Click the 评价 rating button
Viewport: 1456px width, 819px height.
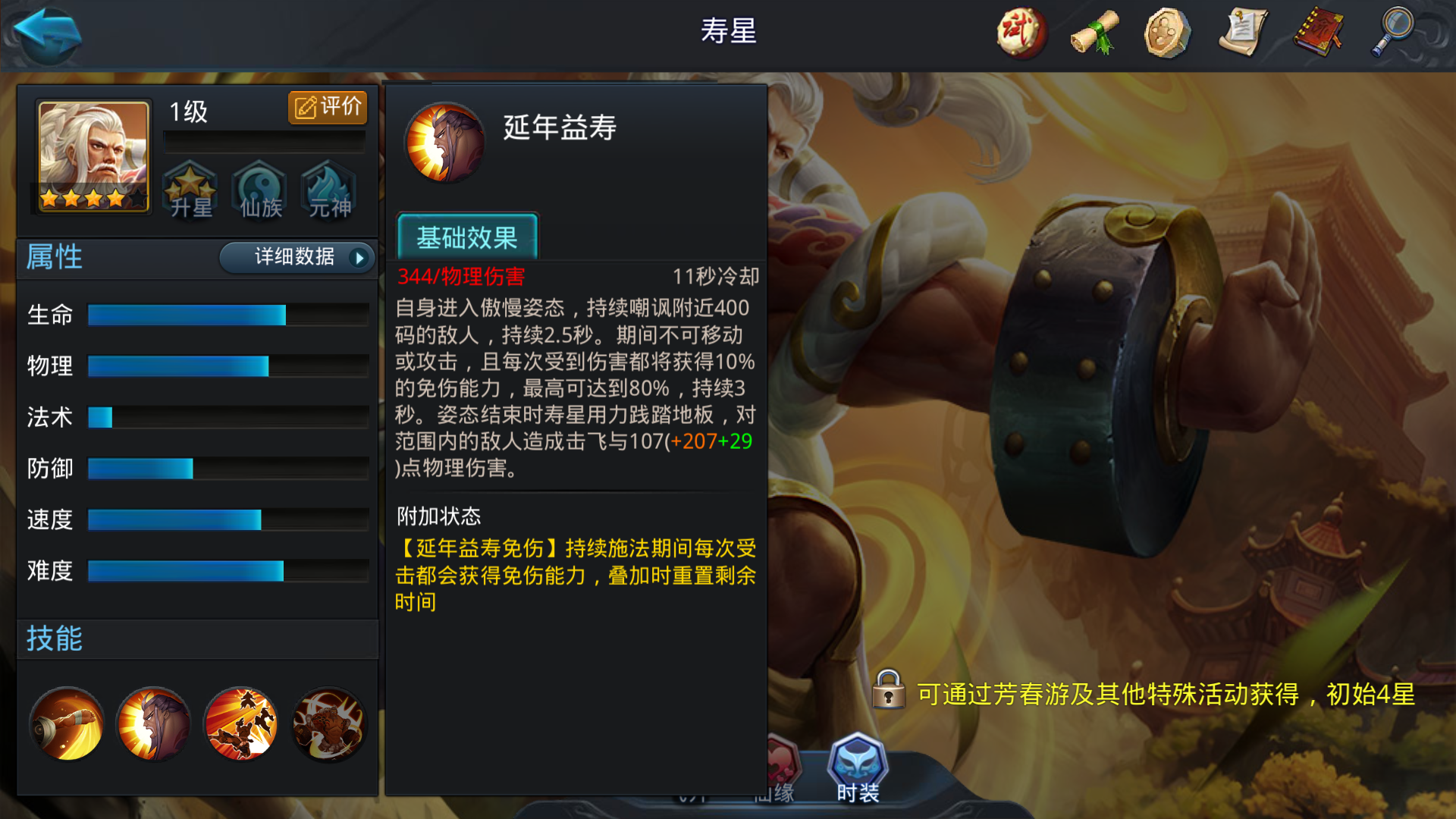pyautogui.click(x=326, y=107)
